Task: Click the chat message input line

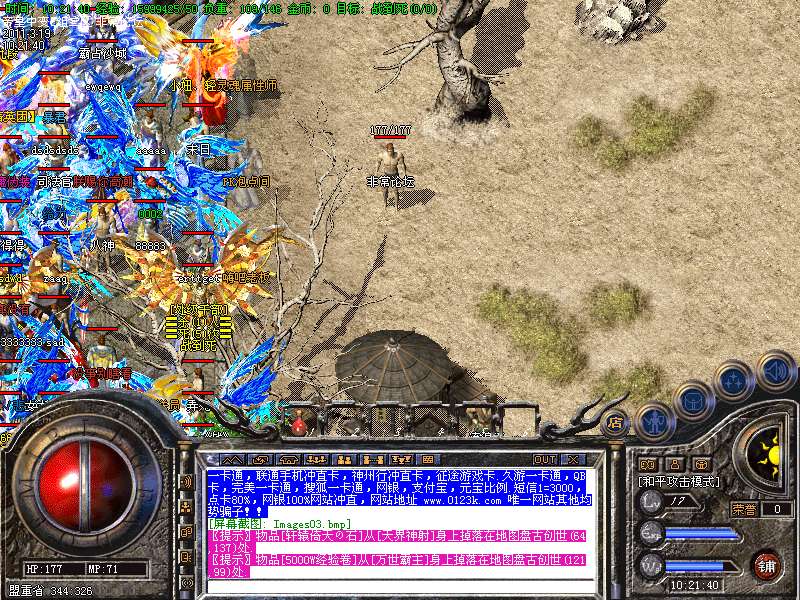Action: (400, 586)
